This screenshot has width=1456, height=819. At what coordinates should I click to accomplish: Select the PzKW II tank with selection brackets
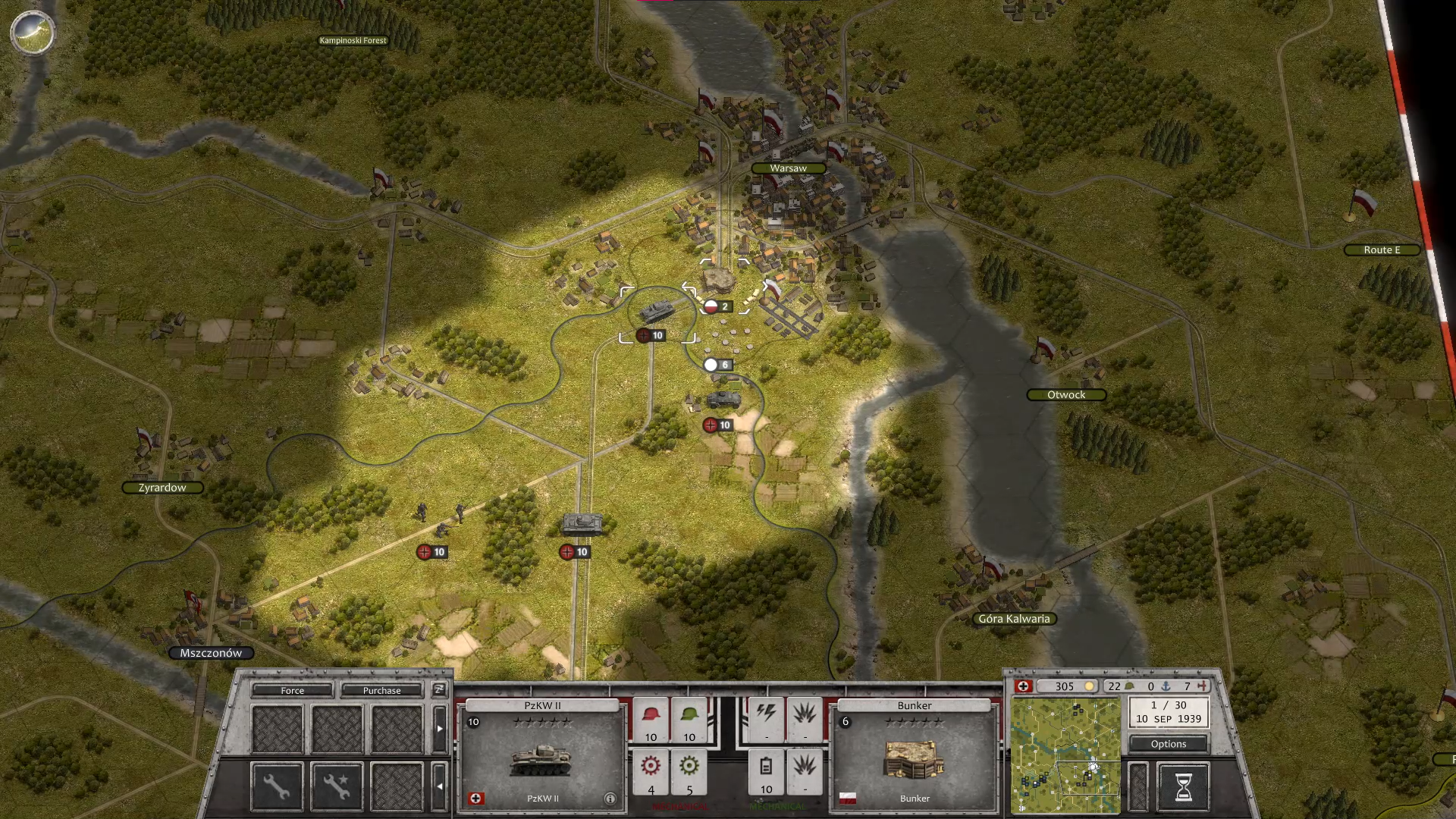click(x=657, y=312)
